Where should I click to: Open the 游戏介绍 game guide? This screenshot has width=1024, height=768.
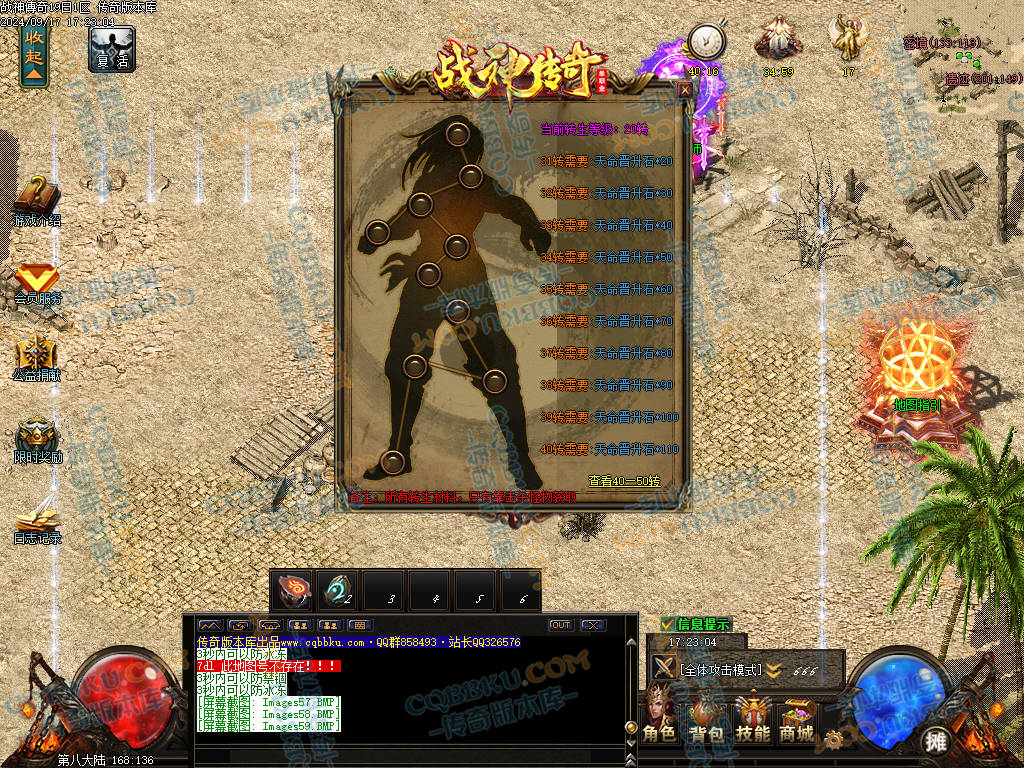[37, 199]
